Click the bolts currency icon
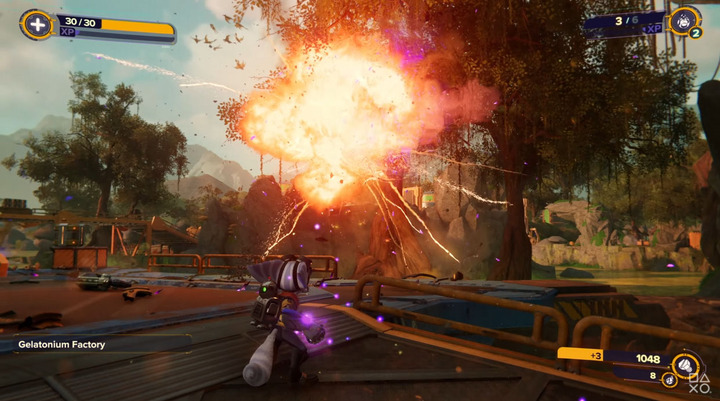 [x=686, y=364]
